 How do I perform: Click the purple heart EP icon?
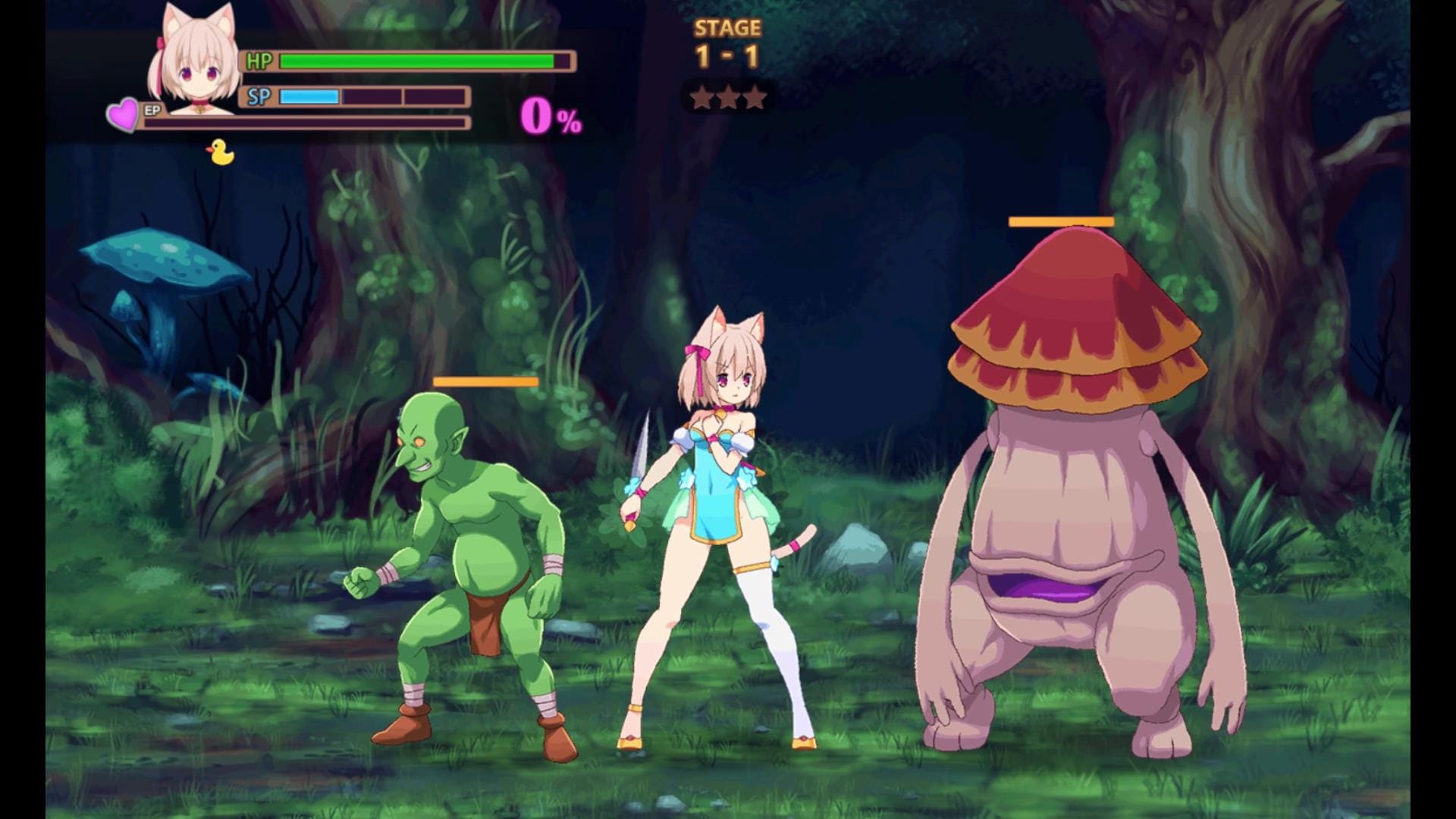[x=123, y=115]
